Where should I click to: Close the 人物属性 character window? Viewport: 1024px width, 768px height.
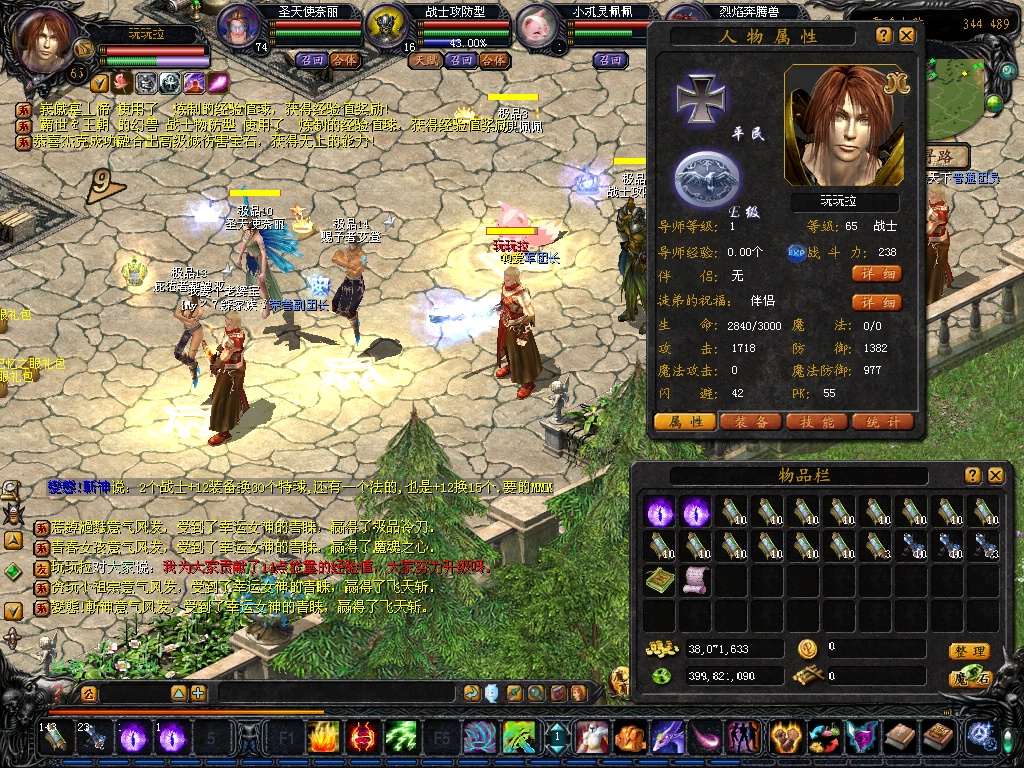pos(906,35)
